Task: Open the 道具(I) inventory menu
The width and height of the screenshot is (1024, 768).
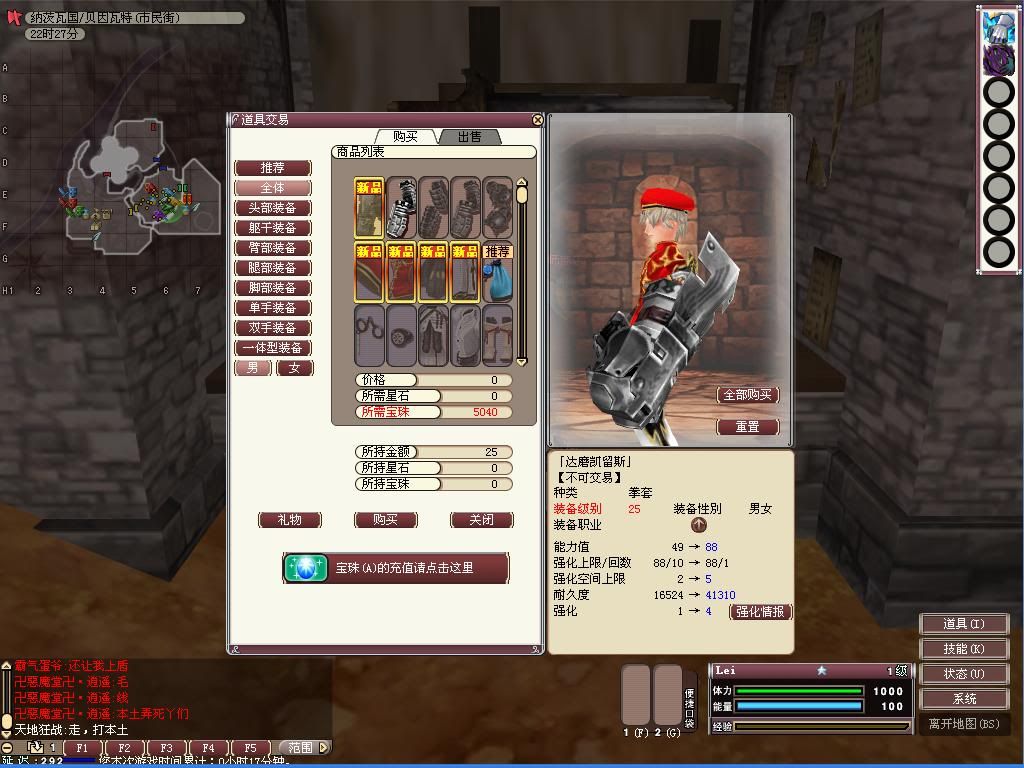Action: coord(963,624)
